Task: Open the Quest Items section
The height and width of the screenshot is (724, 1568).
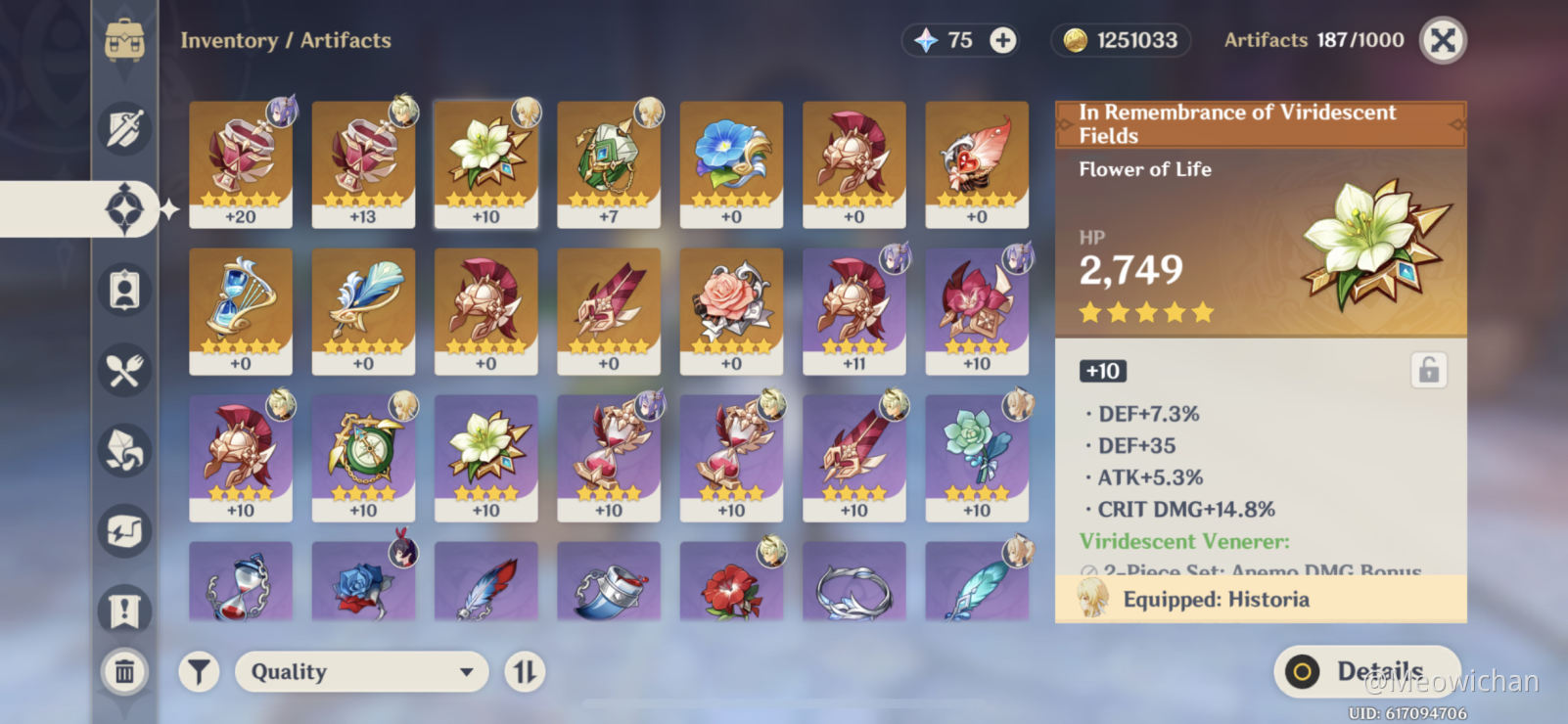Action: click(124, 610)
